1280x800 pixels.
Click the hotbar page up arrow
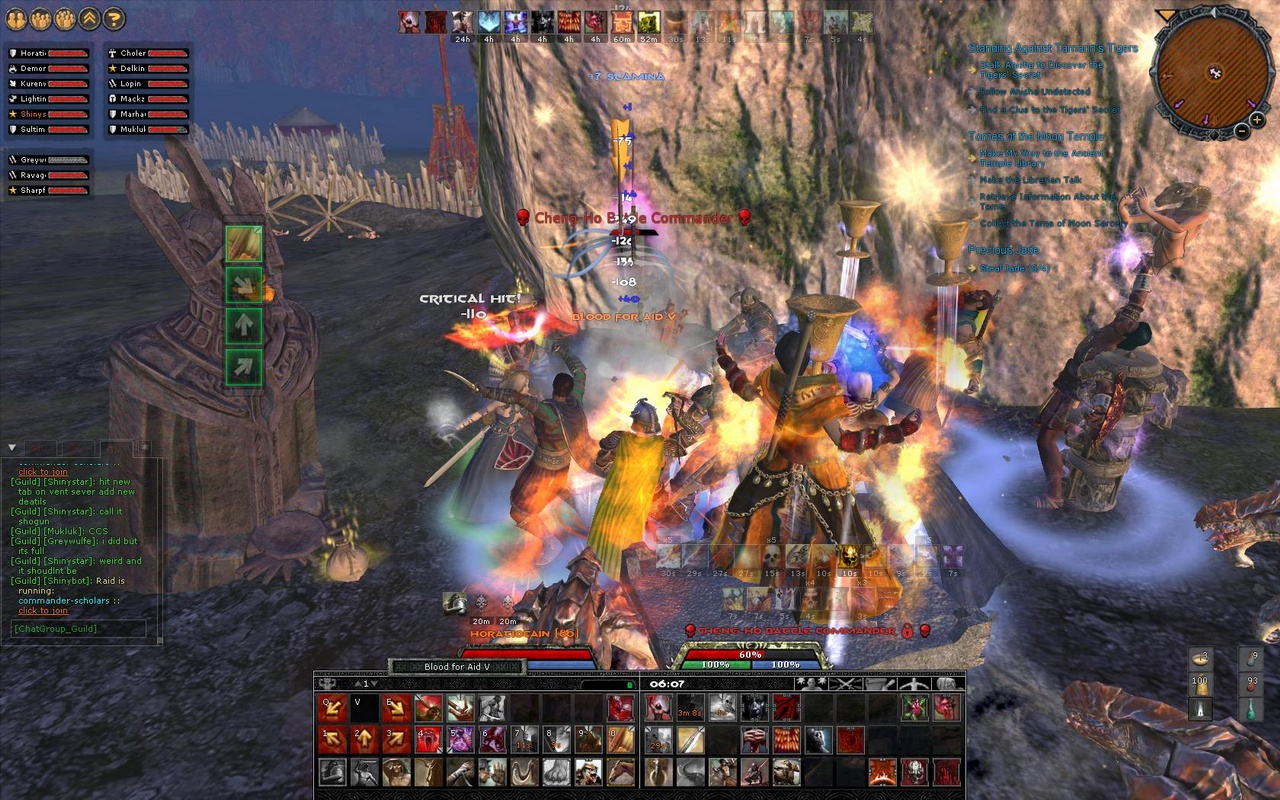pos(356,683)
